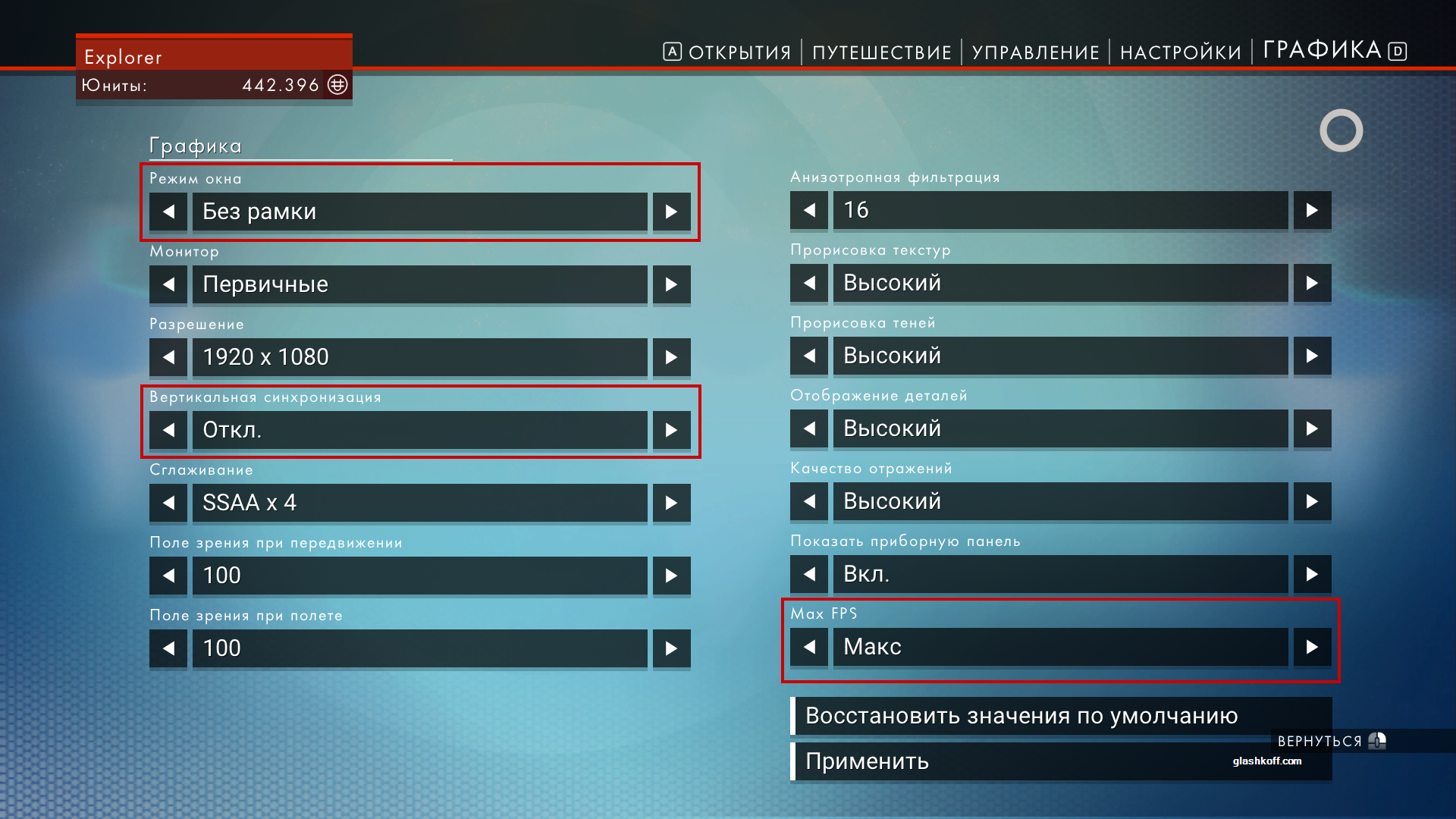
Task: Raise Поле зрения при передвижении value
Action: point(671,576)
